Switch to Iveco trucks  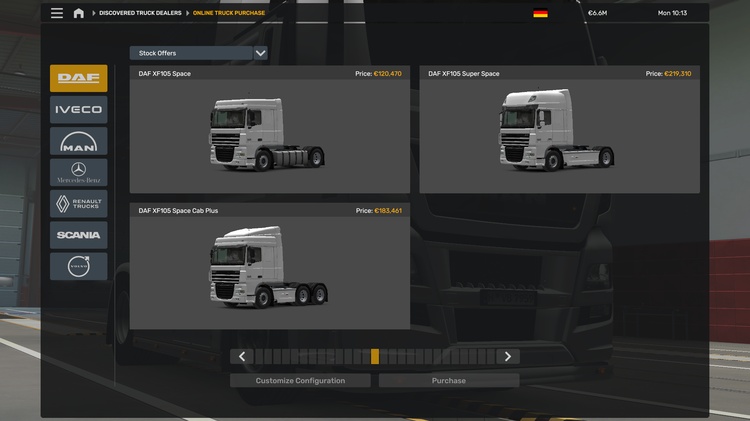click(x=78, y=110)
